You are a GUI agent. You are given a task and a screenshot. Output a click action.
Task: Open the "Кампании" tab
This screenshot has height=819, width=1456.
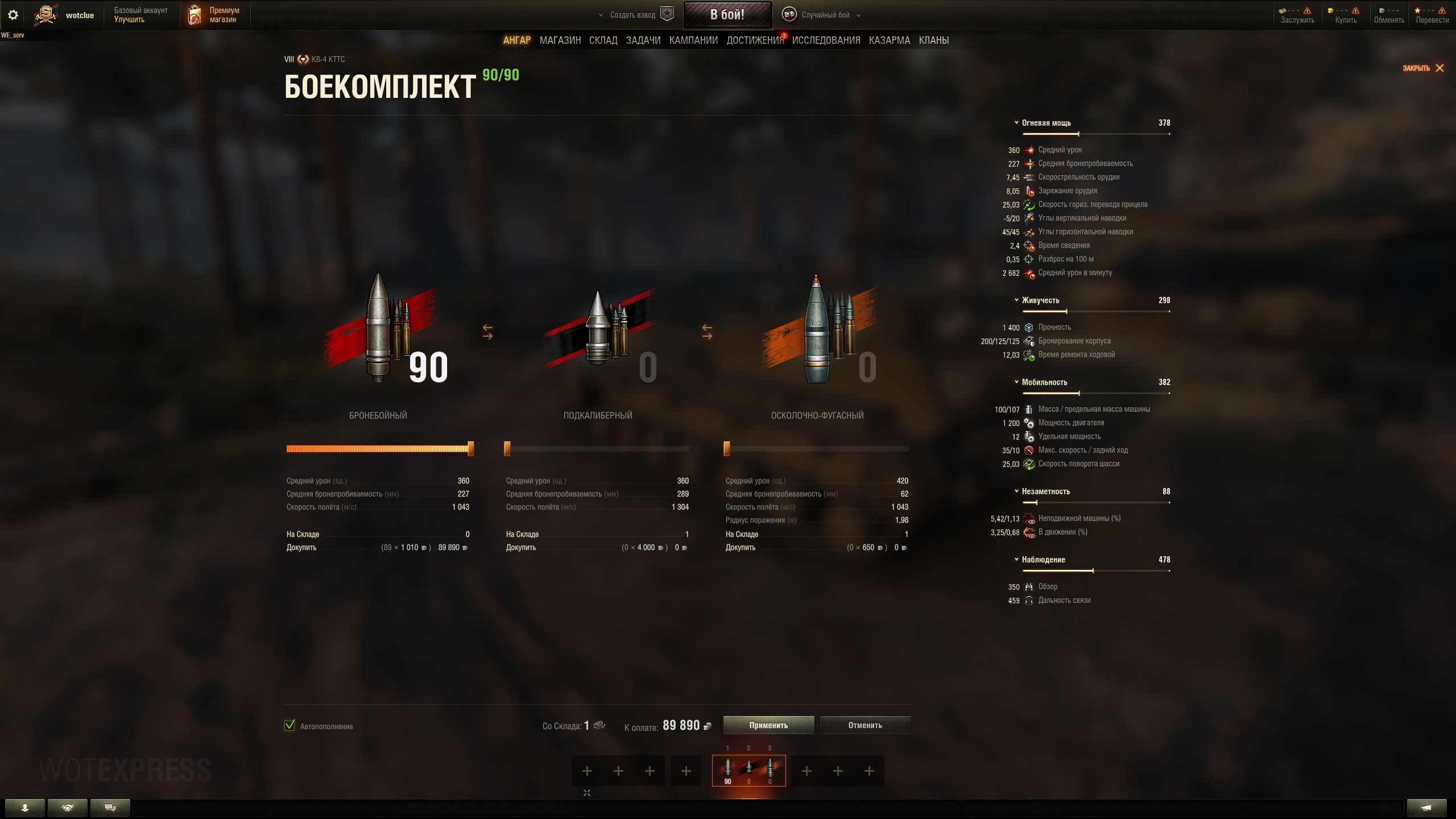click(693, 40)
